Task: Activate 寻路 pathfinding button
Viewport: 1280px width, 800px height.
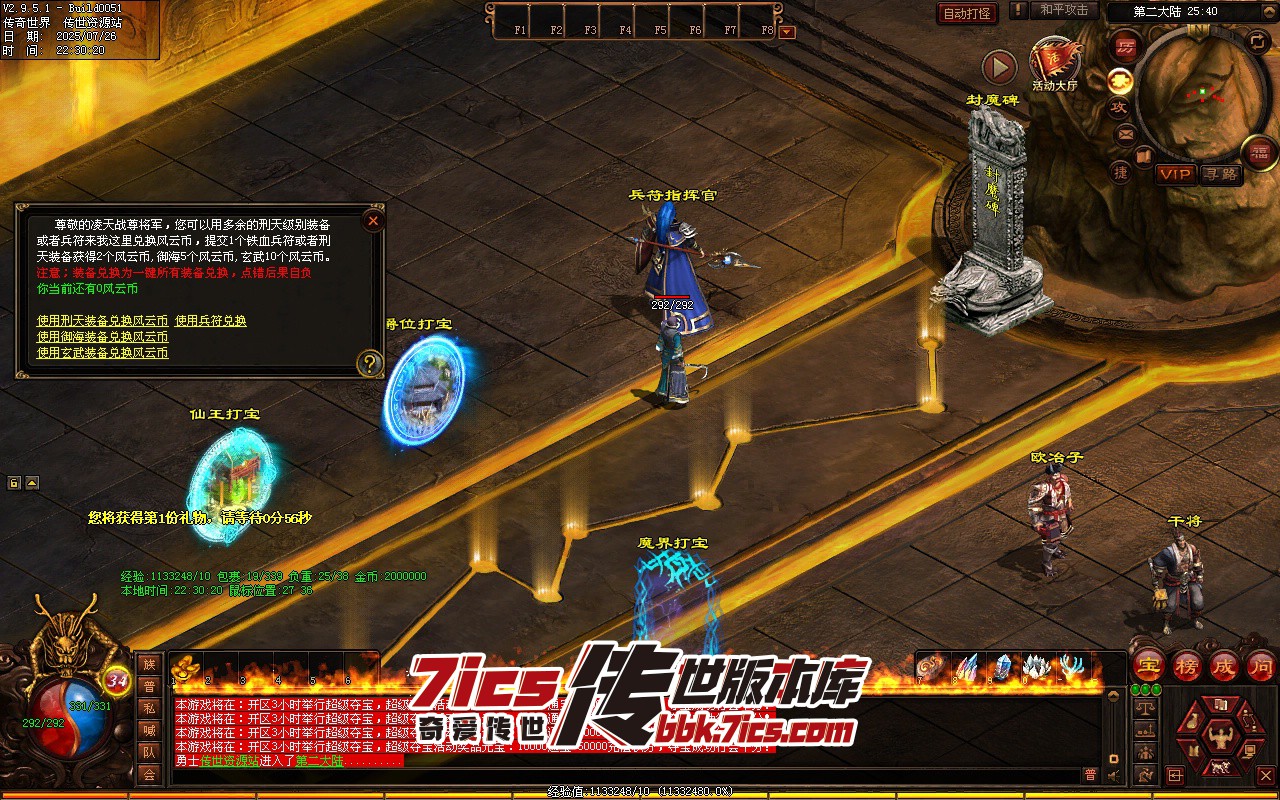Action: tap(1219, 174)
